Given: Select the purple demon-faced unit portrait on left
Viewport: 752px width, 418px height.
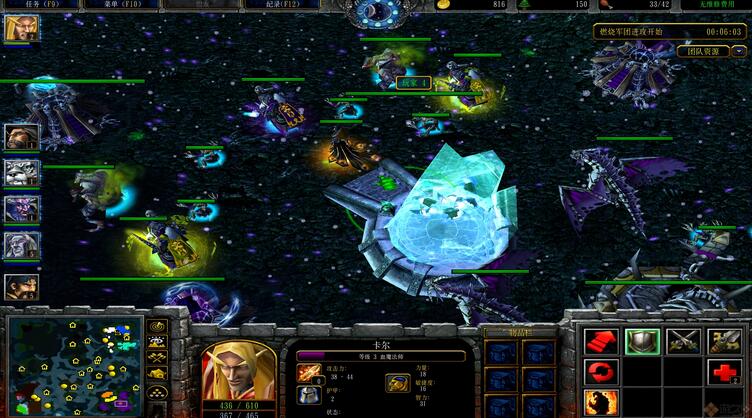Looking at the screenshot, I should (21, 209).
